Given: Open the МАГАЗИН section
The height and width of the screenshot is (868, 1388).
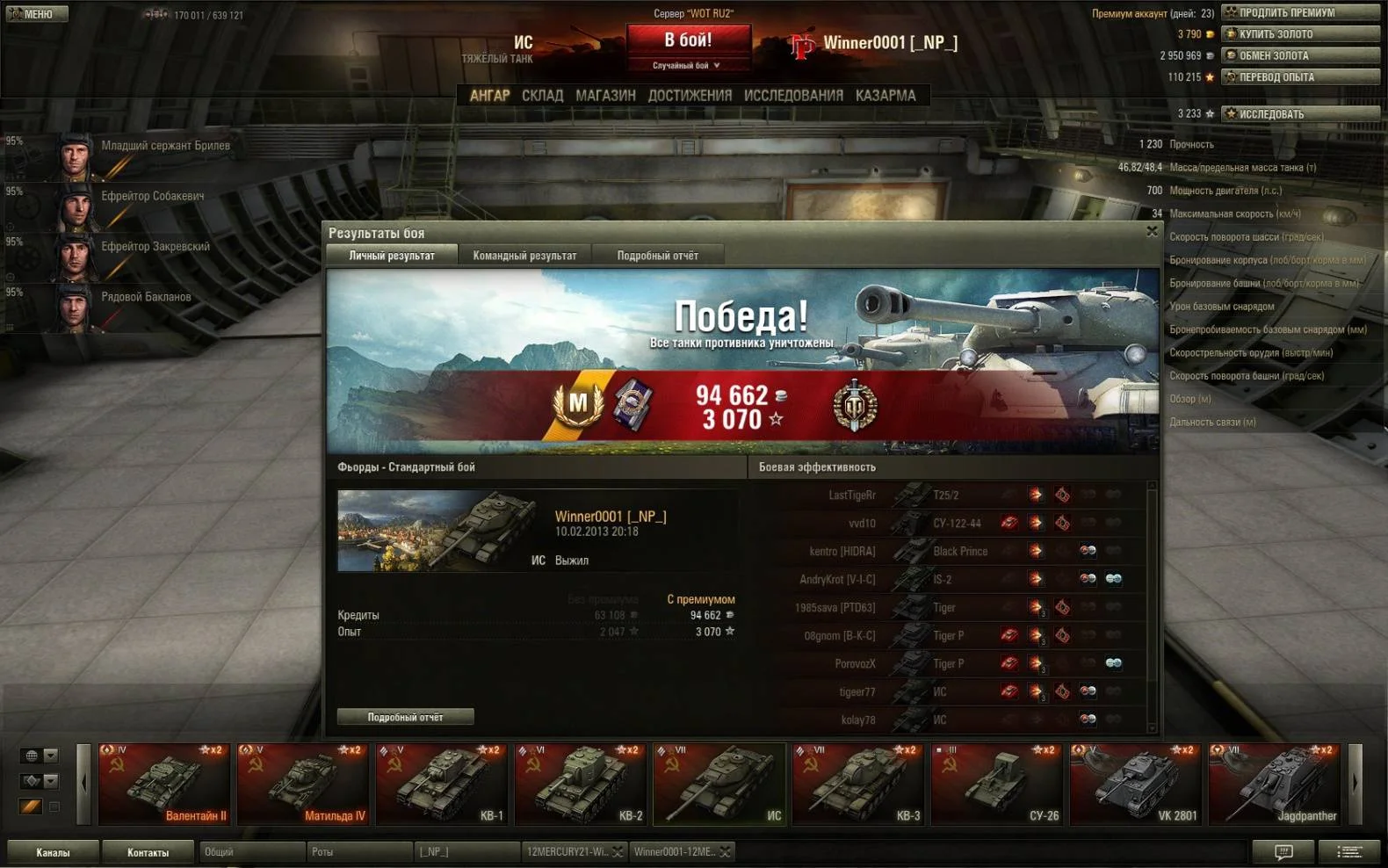Looking at the screenshot, I should (x=605, y=96).
